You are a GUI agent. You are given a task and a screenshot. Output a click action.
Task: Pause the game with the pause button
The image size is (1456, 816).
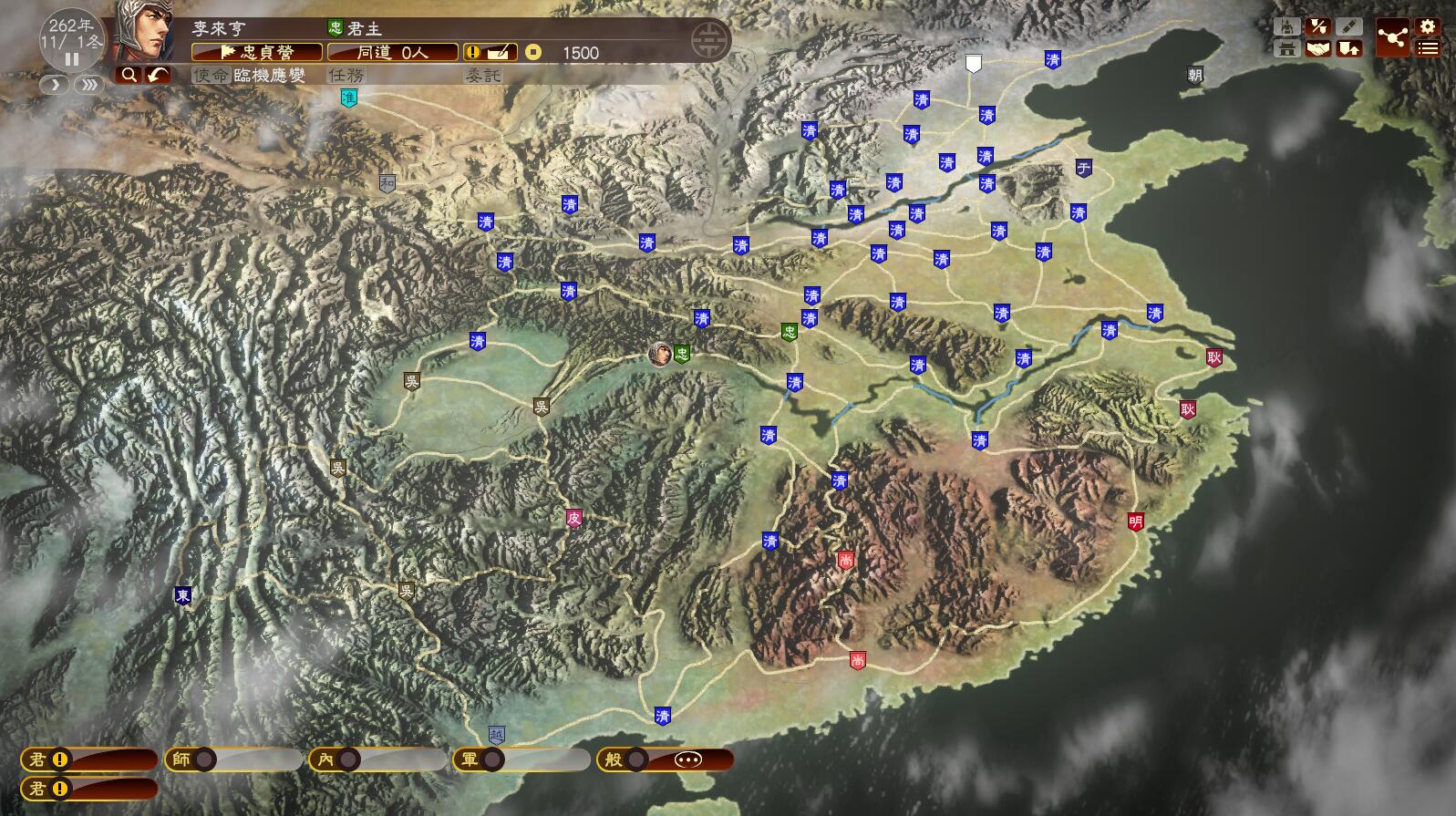click(72, 60)
